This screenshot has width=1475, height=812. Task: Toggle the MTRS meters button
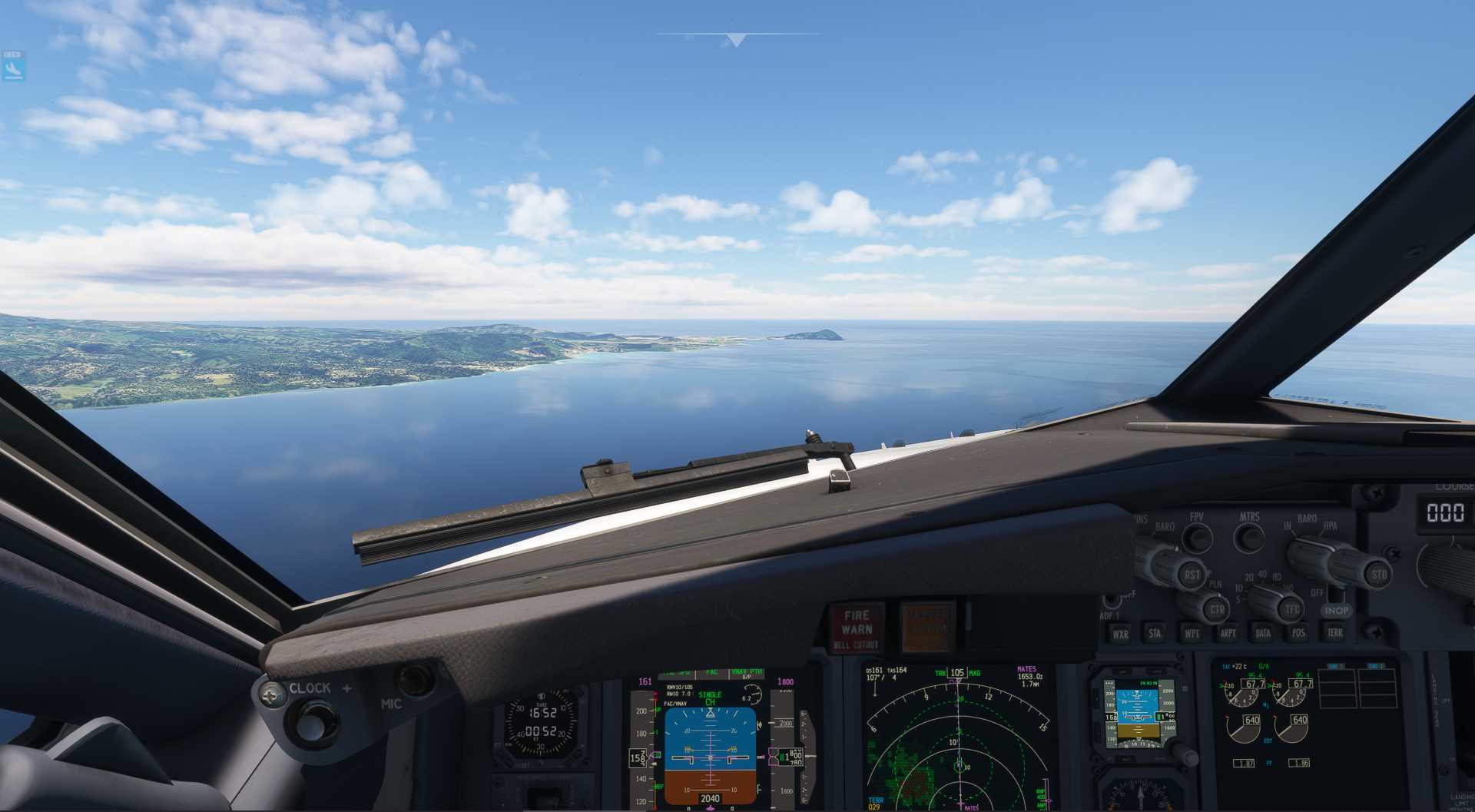coord(1249,537)
